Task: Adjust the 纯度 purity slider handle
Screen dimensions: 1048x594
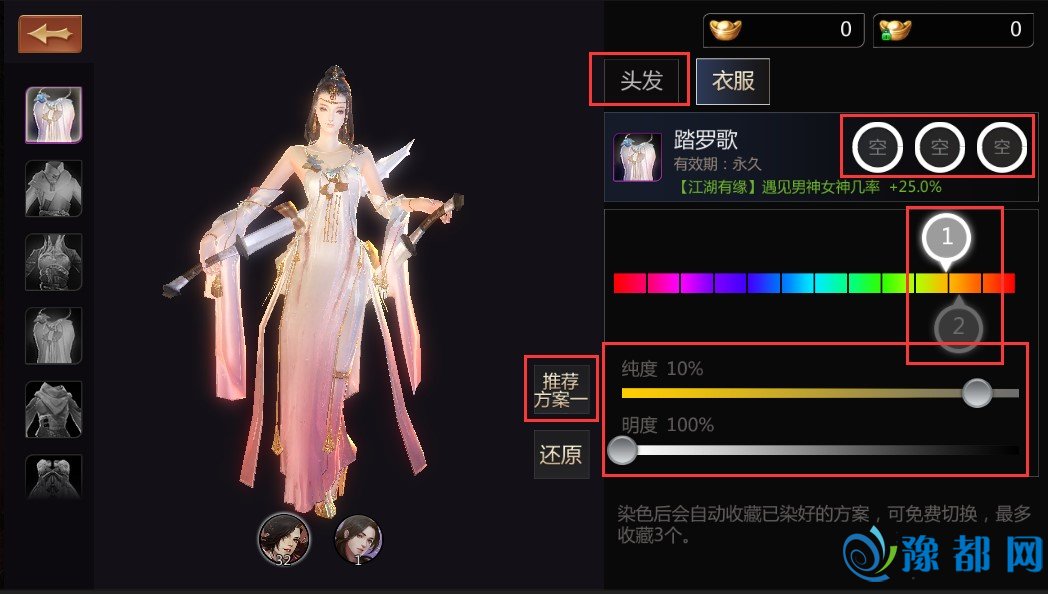Action: pyautogui.click(x=977, y=393)
